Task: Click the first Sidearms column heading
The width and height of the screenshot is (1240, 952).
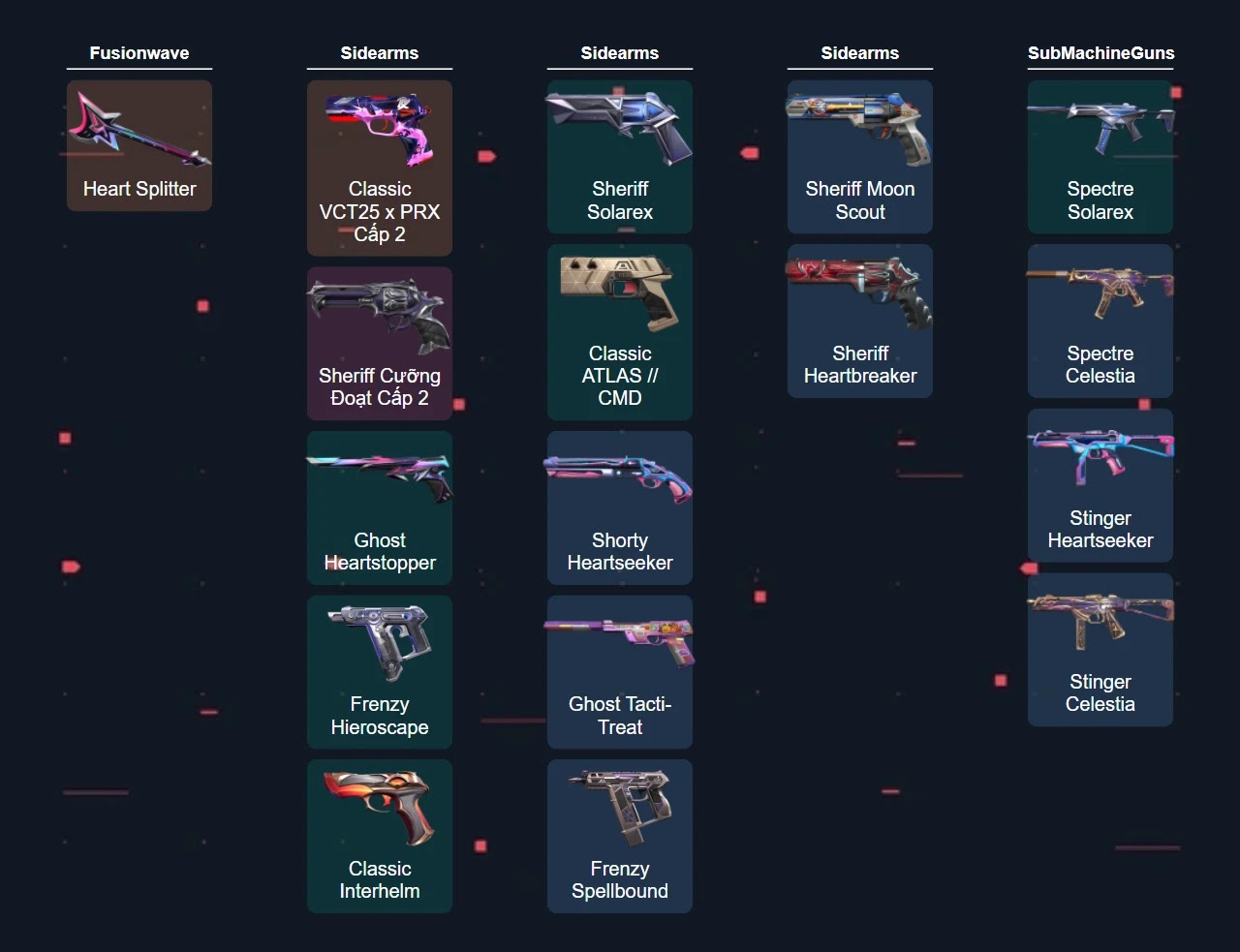Action: pos(379,53)
